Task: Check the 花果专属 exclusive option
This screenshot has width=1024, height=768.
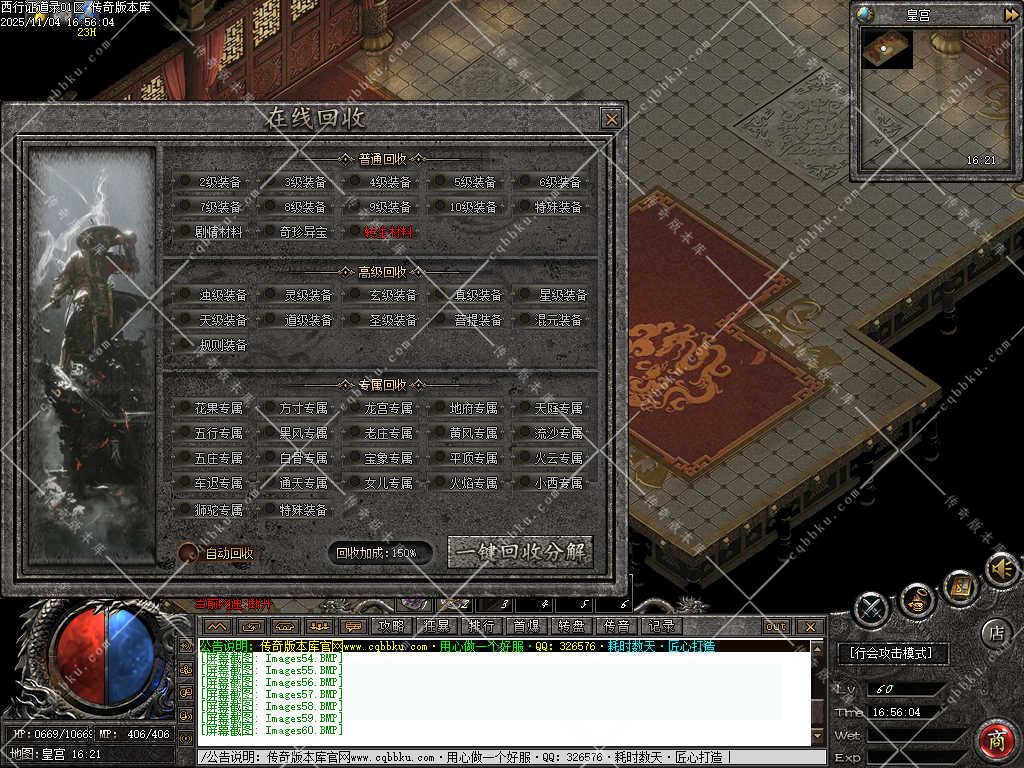Action: pos(186,408)
